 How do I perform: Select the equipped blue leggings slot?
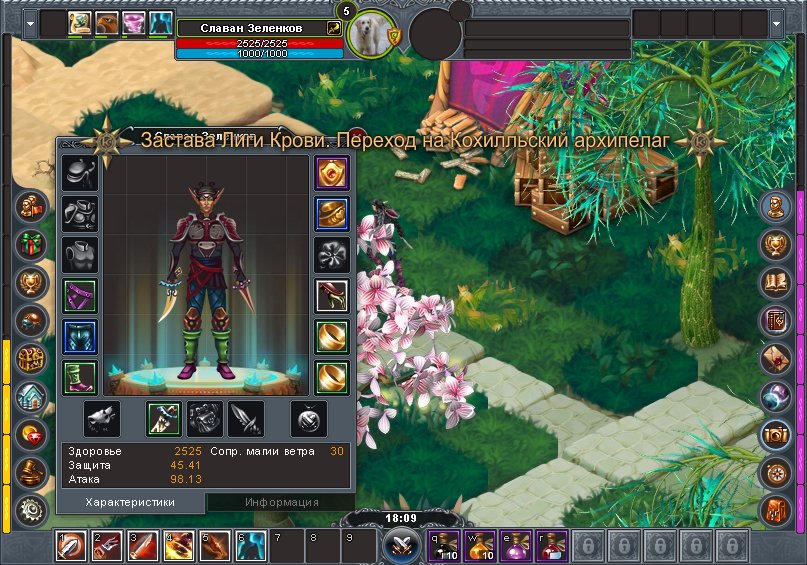[x=79, y=337]
